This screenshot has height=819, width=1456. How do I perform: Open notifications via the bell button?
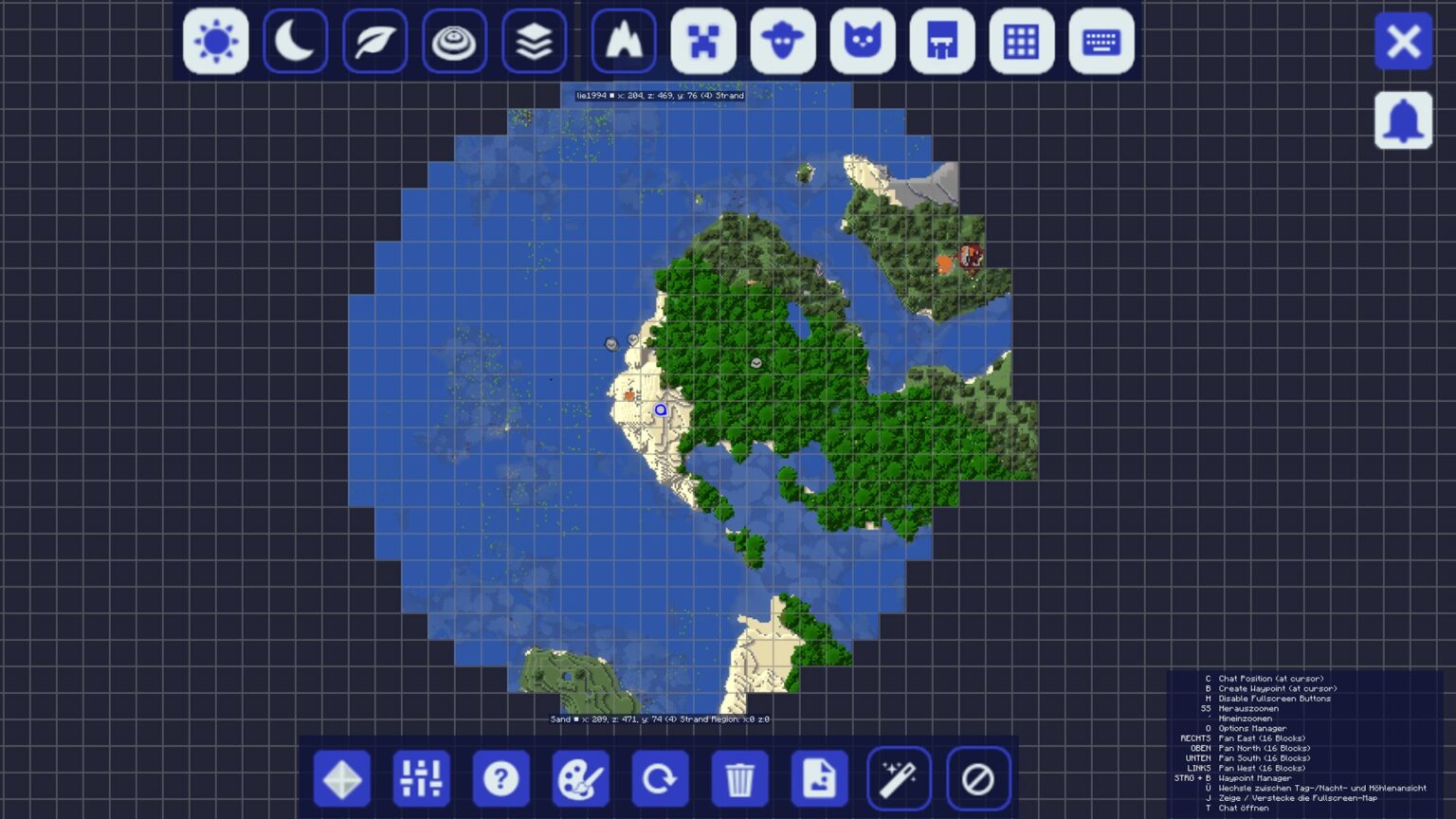click(x=1404, y=121)
